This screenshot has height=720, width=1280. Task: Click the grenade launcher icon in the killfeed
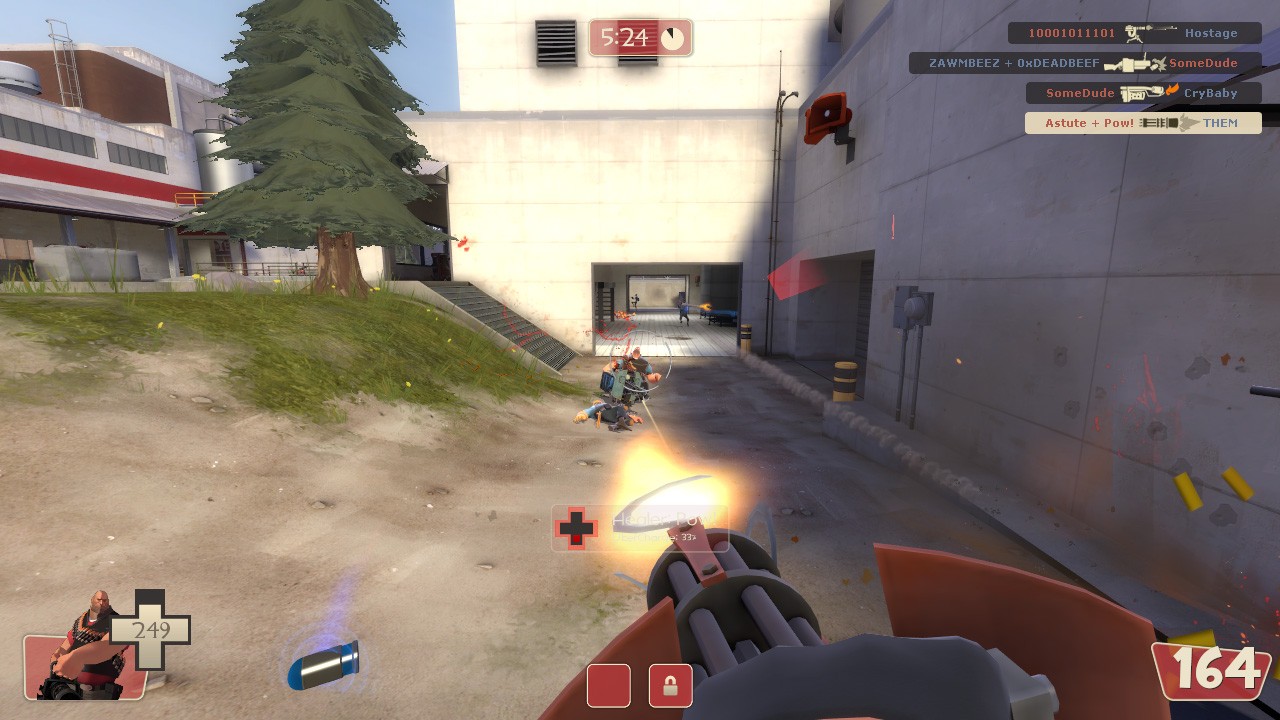[x=1128, y=63]
